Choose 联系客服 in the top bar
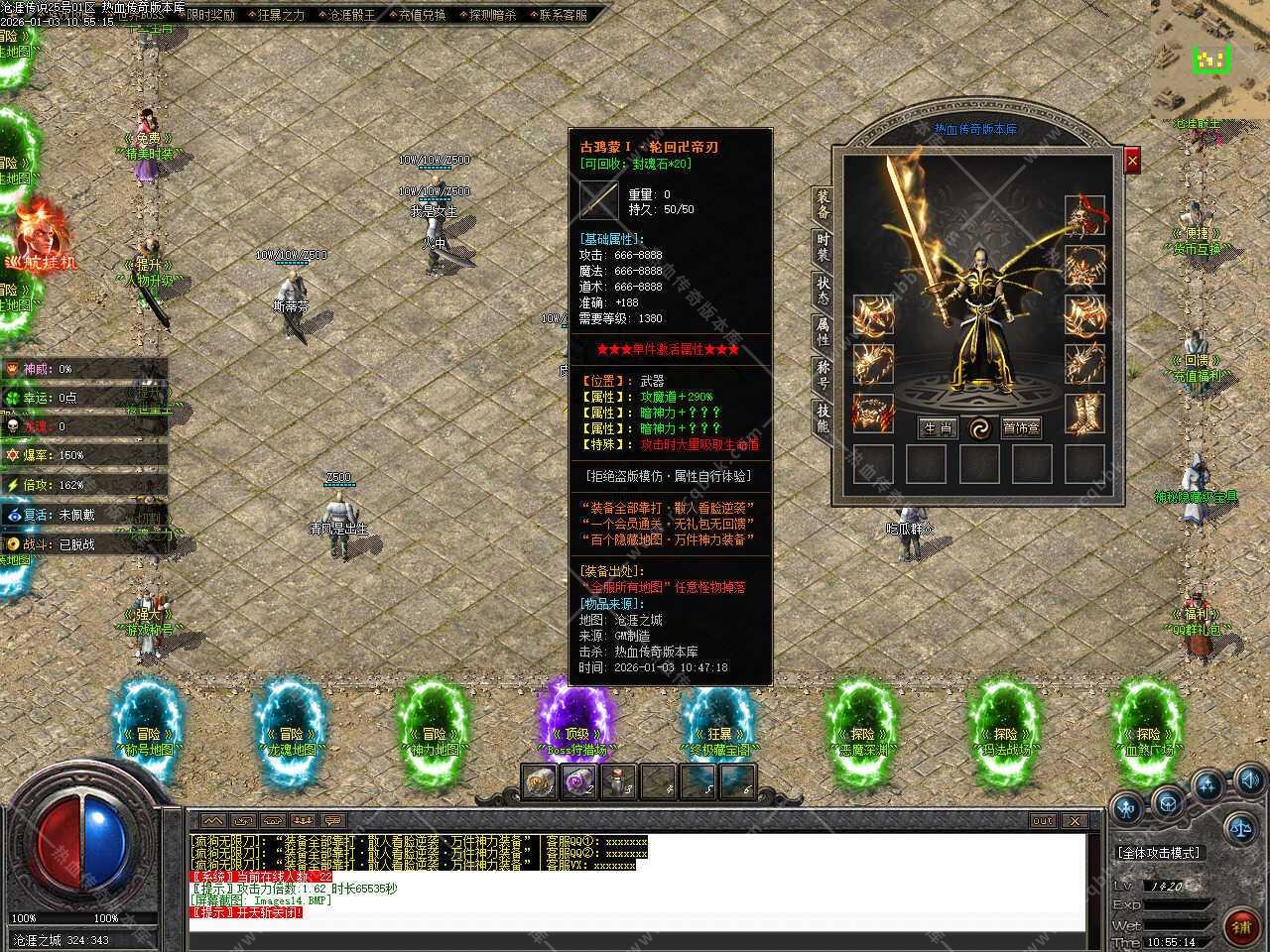This screenshot has height=952, width=1270. 563,15
